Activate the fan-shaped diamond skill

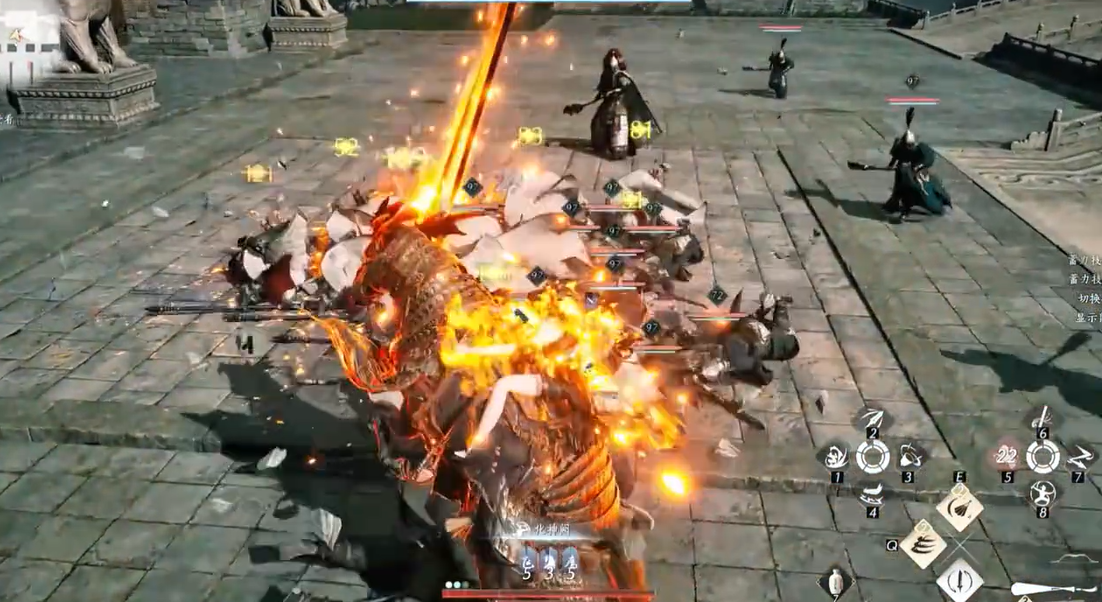click(x=960, y=507)
